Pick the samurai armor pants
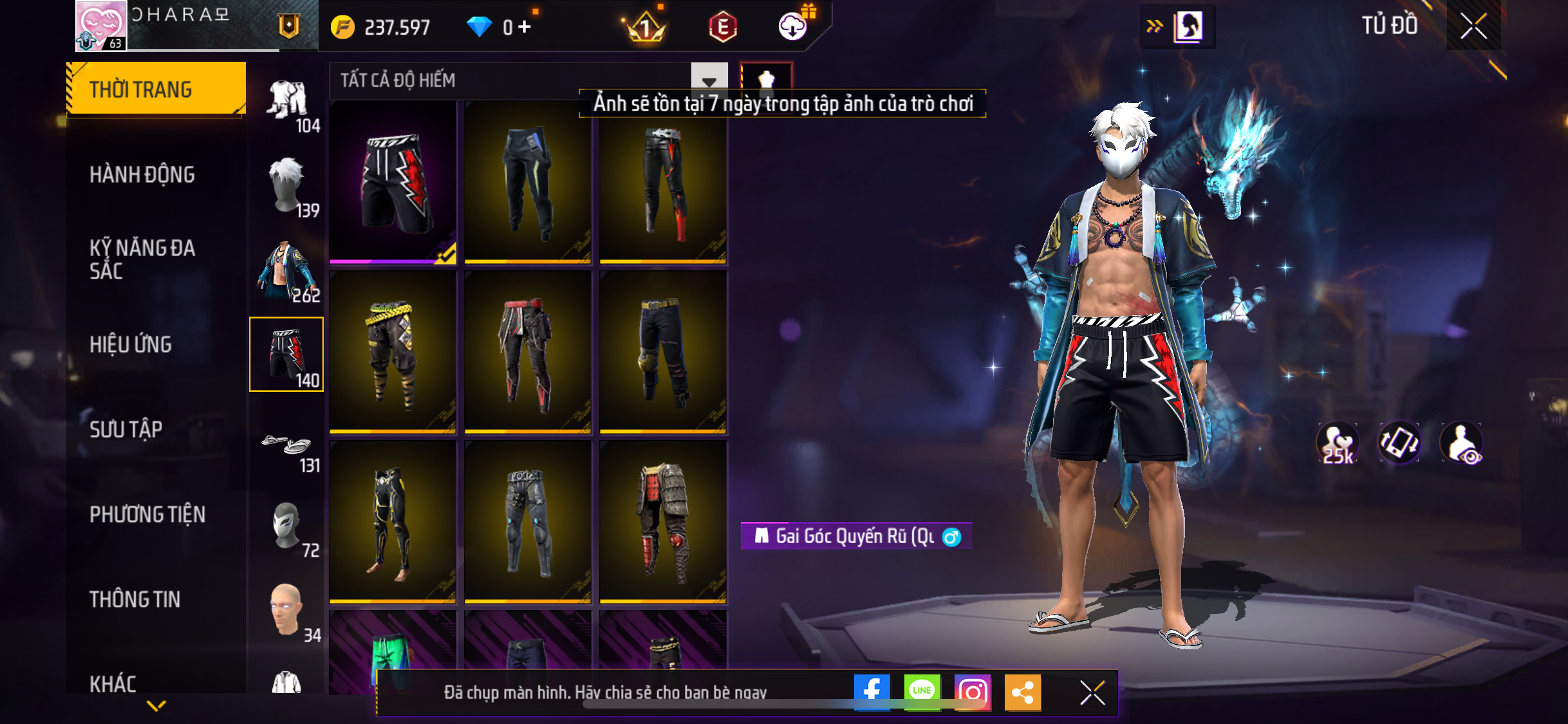The height and width of the screenshot is (724, 1568). (663, 521)
